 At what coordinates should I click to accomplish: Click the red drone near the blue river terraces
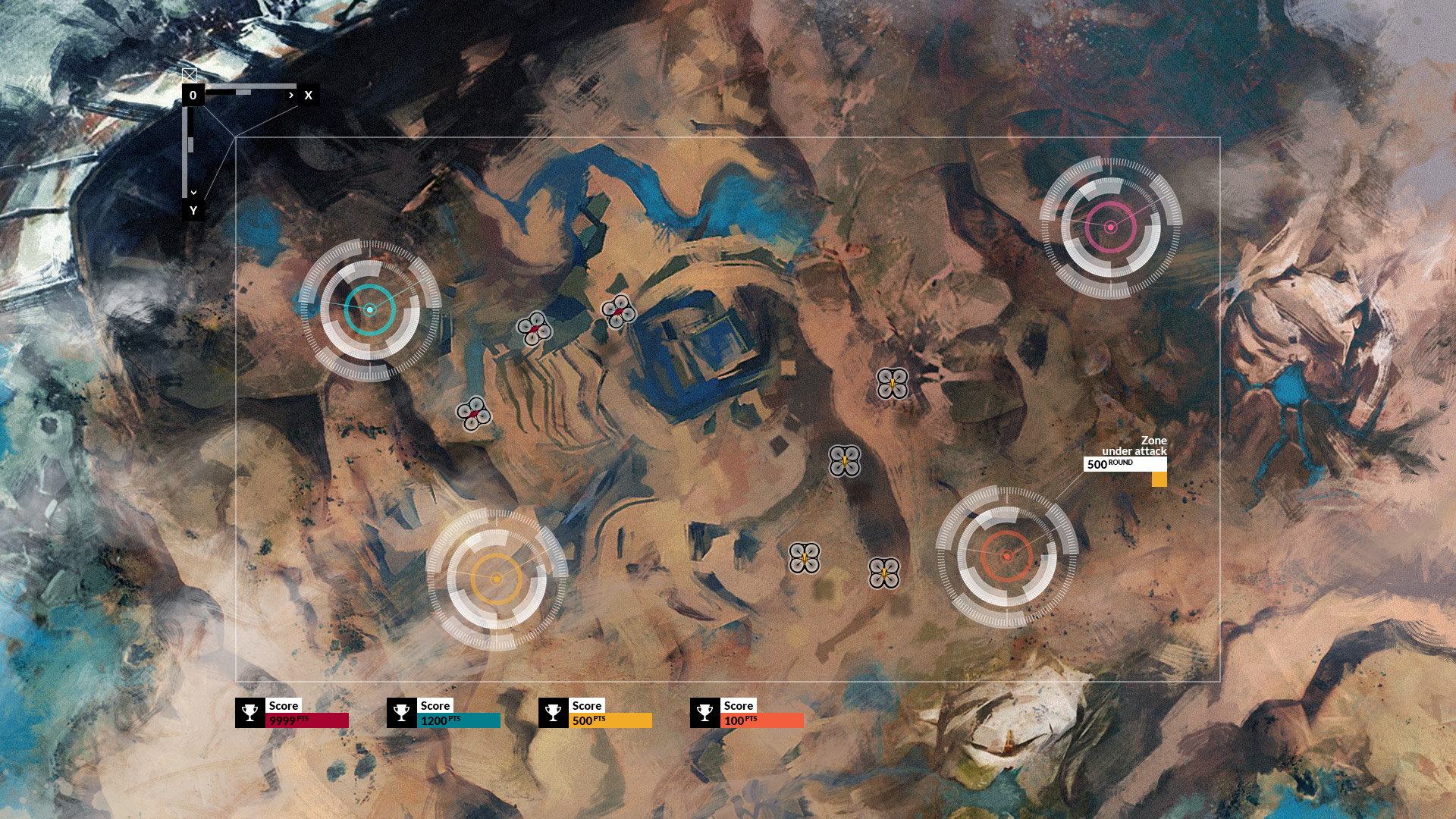pyautogui.click(x=535, y=329)
